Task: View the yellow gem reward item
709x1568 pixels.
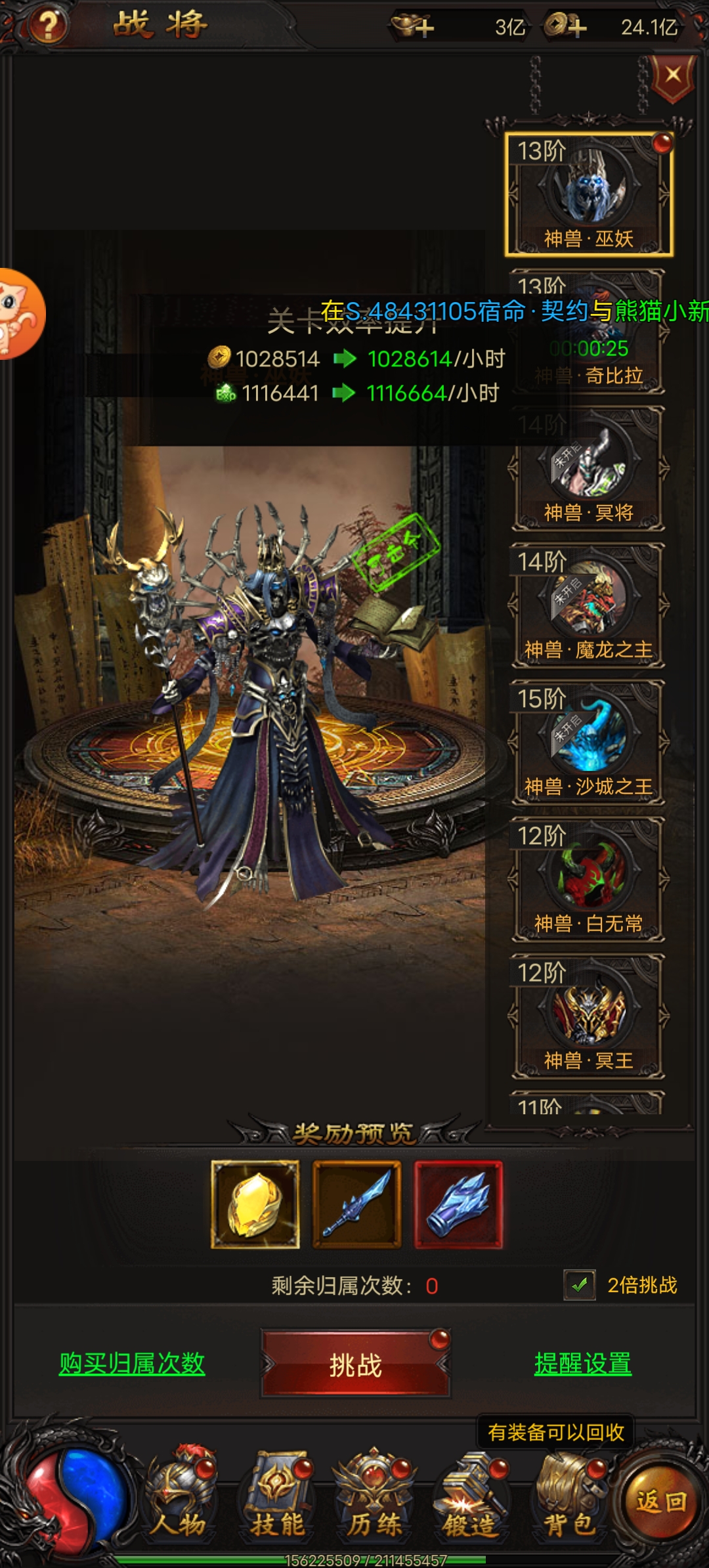Action: coord(255,1204)
